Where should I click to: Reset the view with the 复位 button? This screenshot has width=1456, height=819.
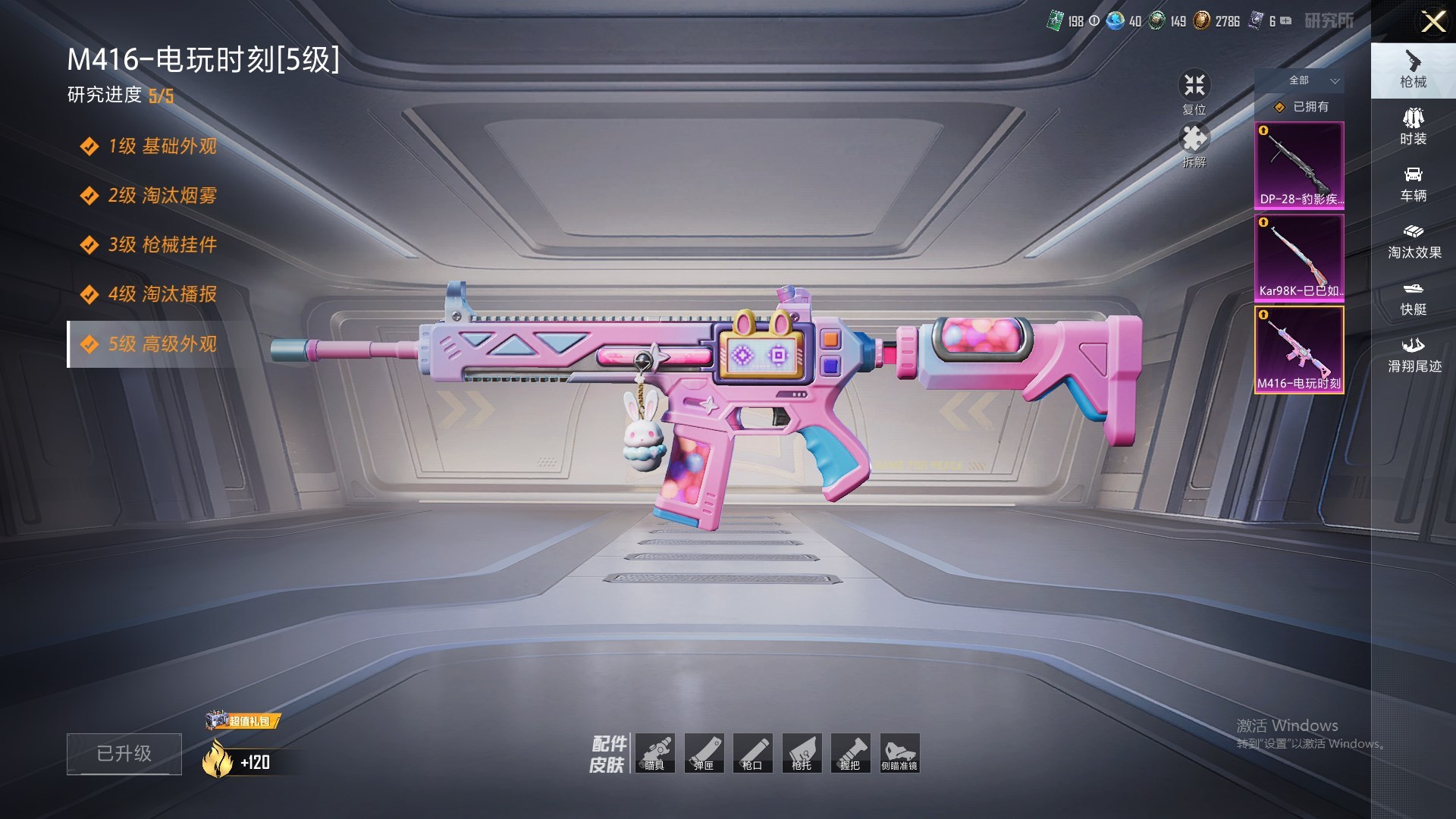click(1194, 90)
